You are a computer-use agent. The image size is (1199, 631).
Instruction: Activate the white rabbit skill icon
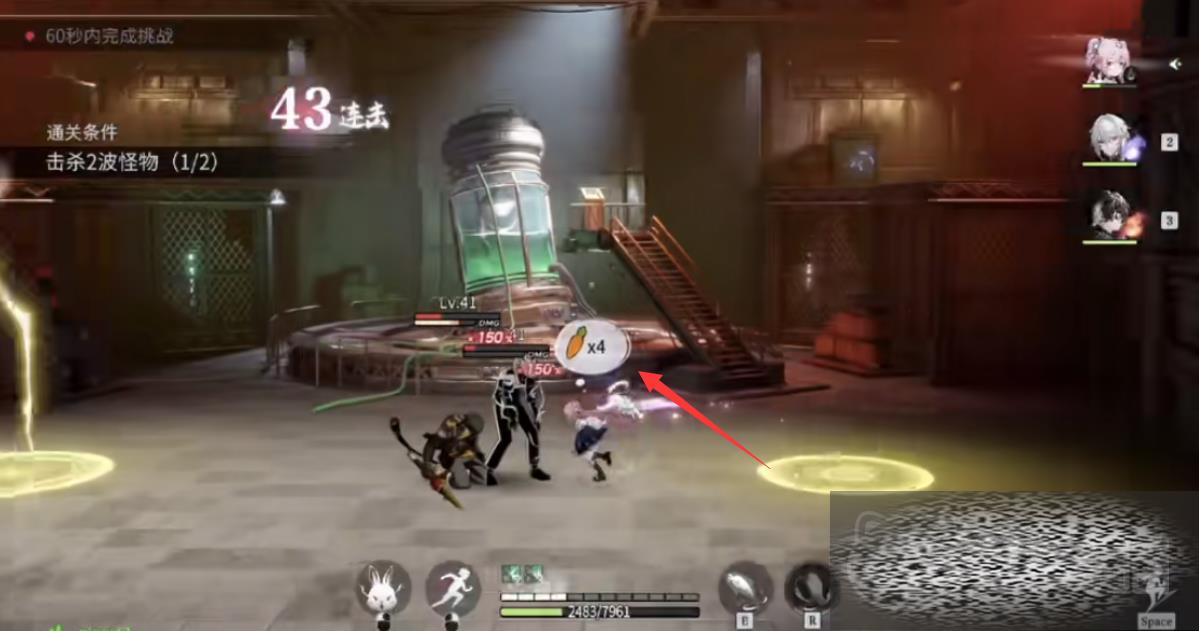tap(384, 587)
